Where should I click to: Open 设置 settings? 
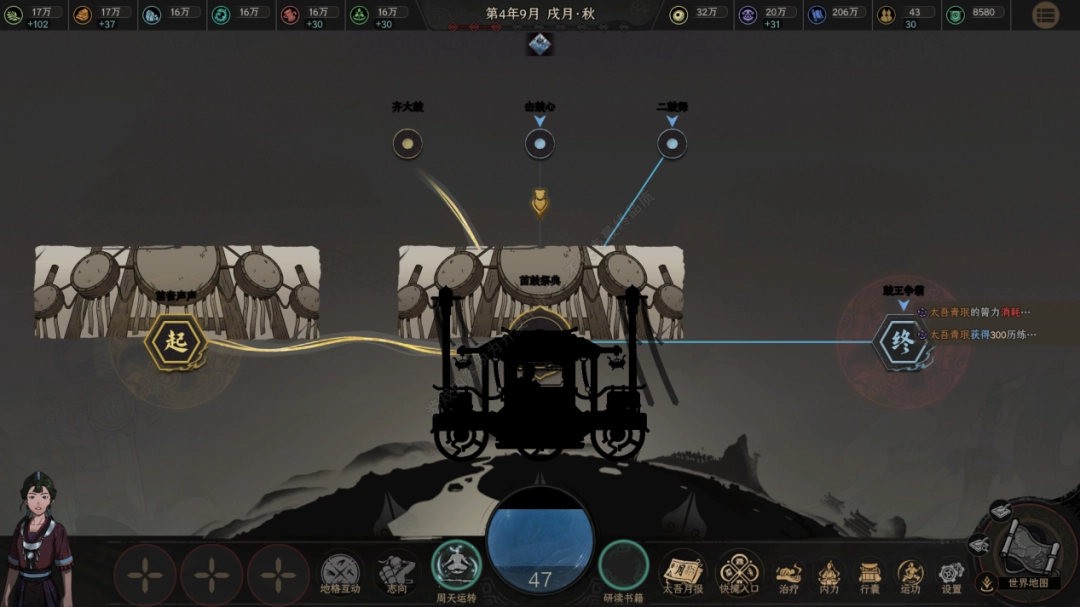[950, 575]
